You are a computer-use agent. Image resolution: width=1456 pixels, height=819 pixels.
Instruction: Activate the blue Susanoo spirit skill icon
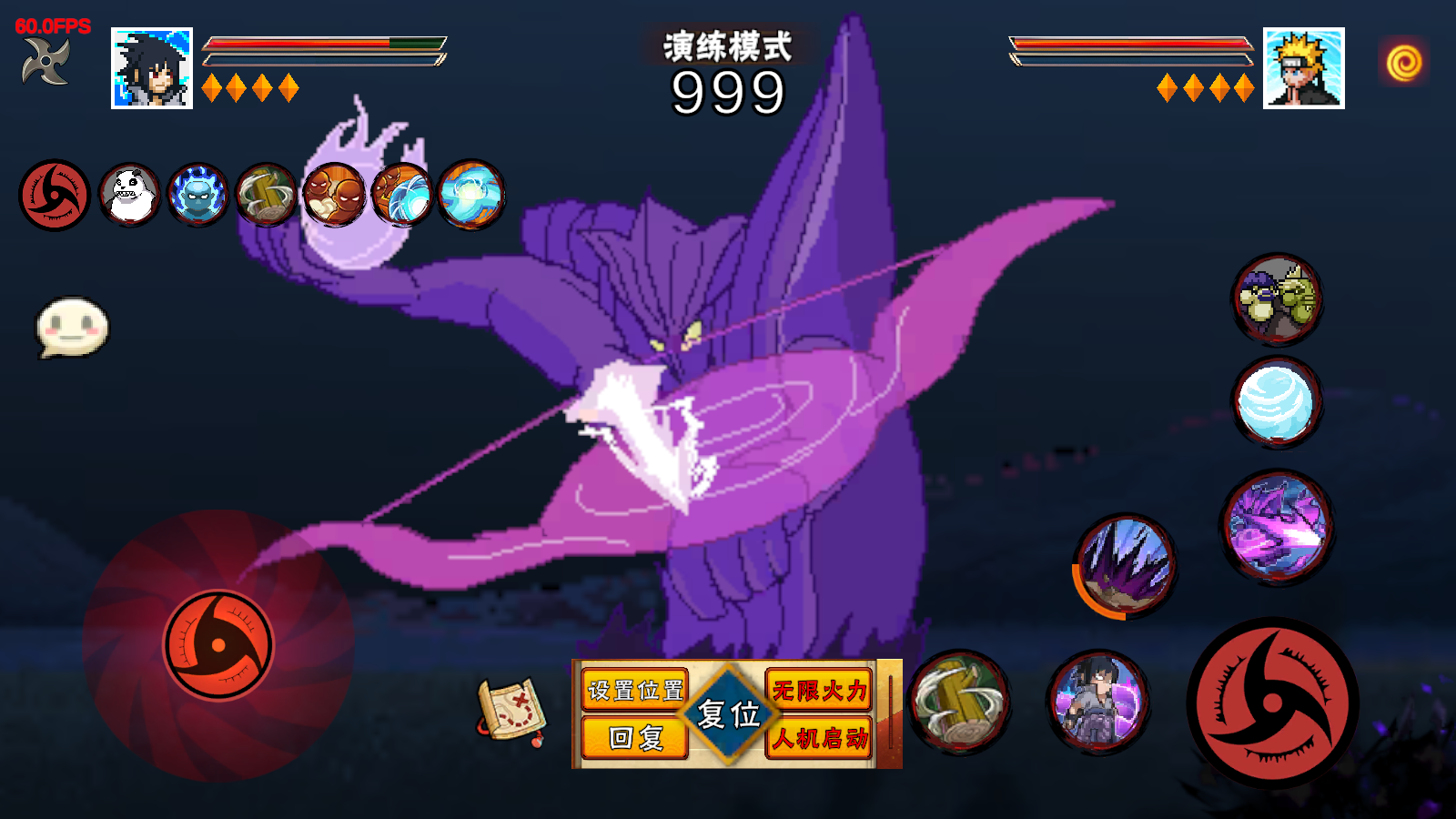point(198,196)
